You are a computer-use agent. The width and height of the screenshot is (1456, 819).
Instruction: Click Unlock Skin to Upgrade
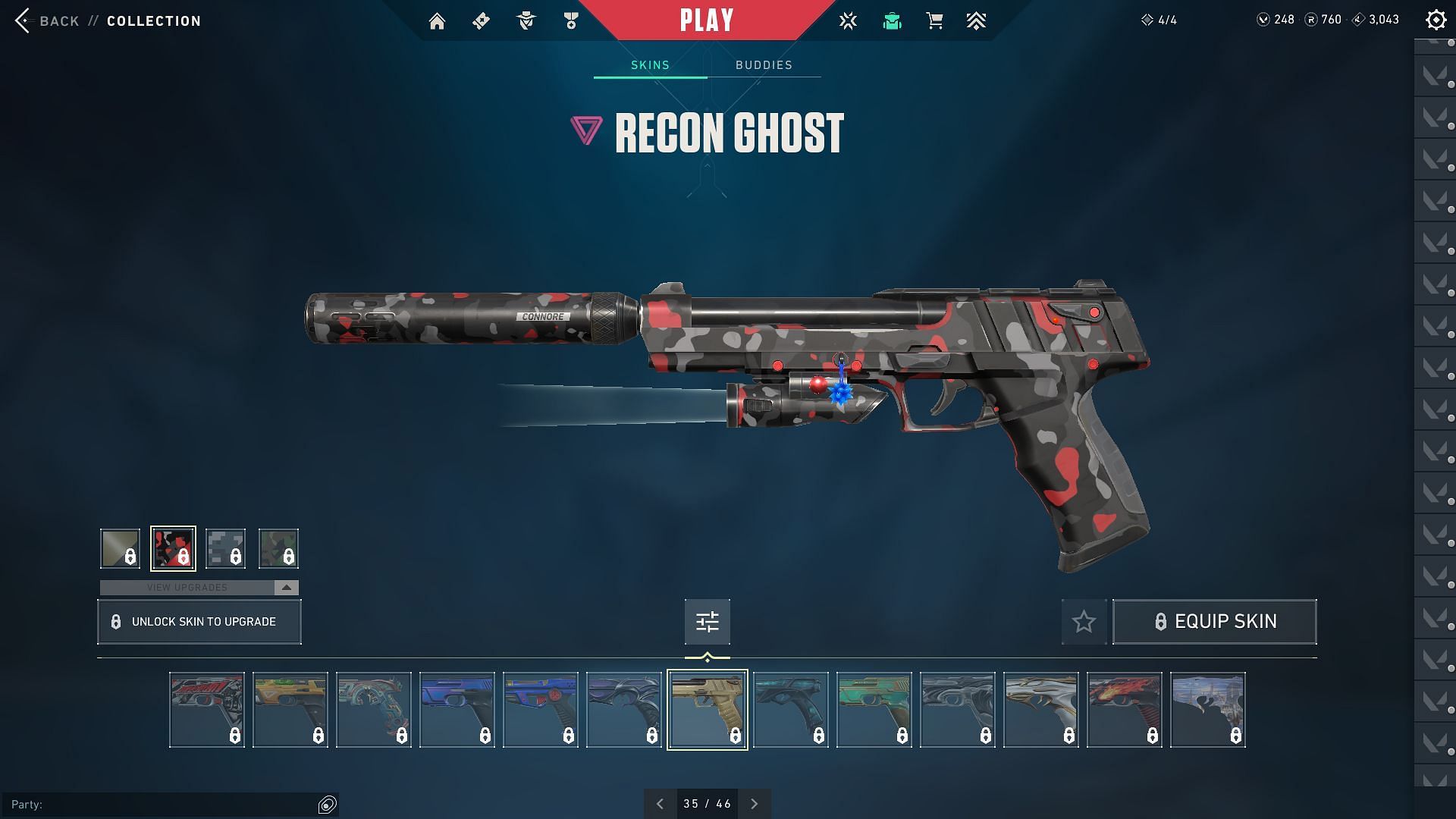click(199, 622)
